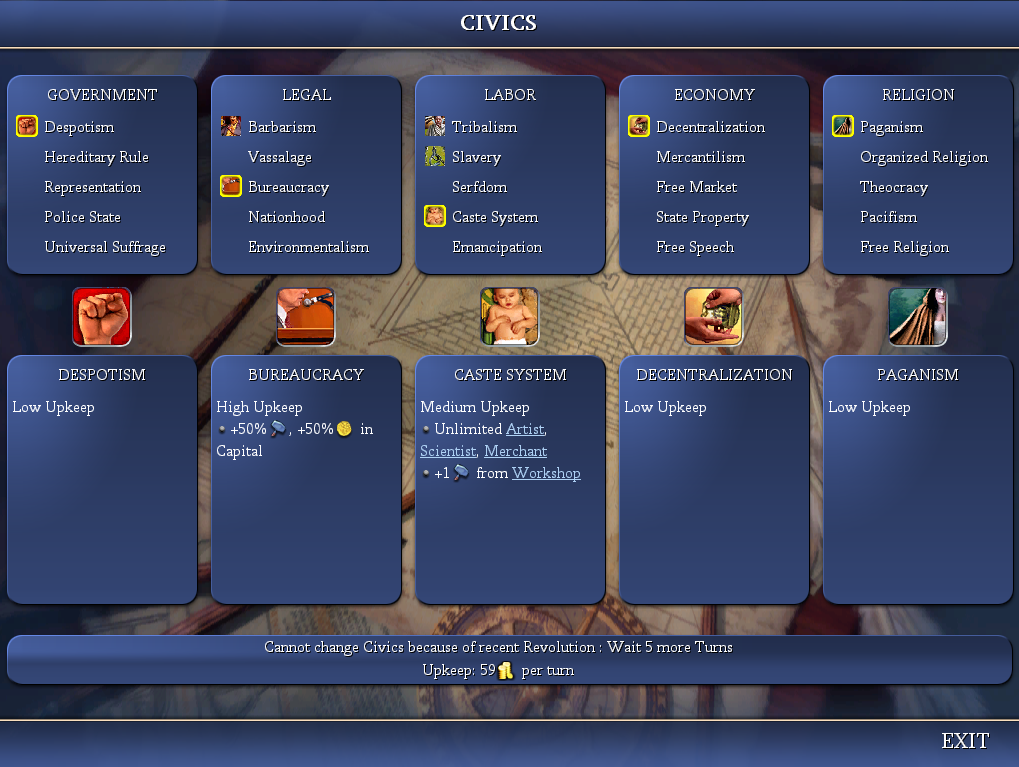
Task: Select State Property civic
Action: (x=702, y=217)
